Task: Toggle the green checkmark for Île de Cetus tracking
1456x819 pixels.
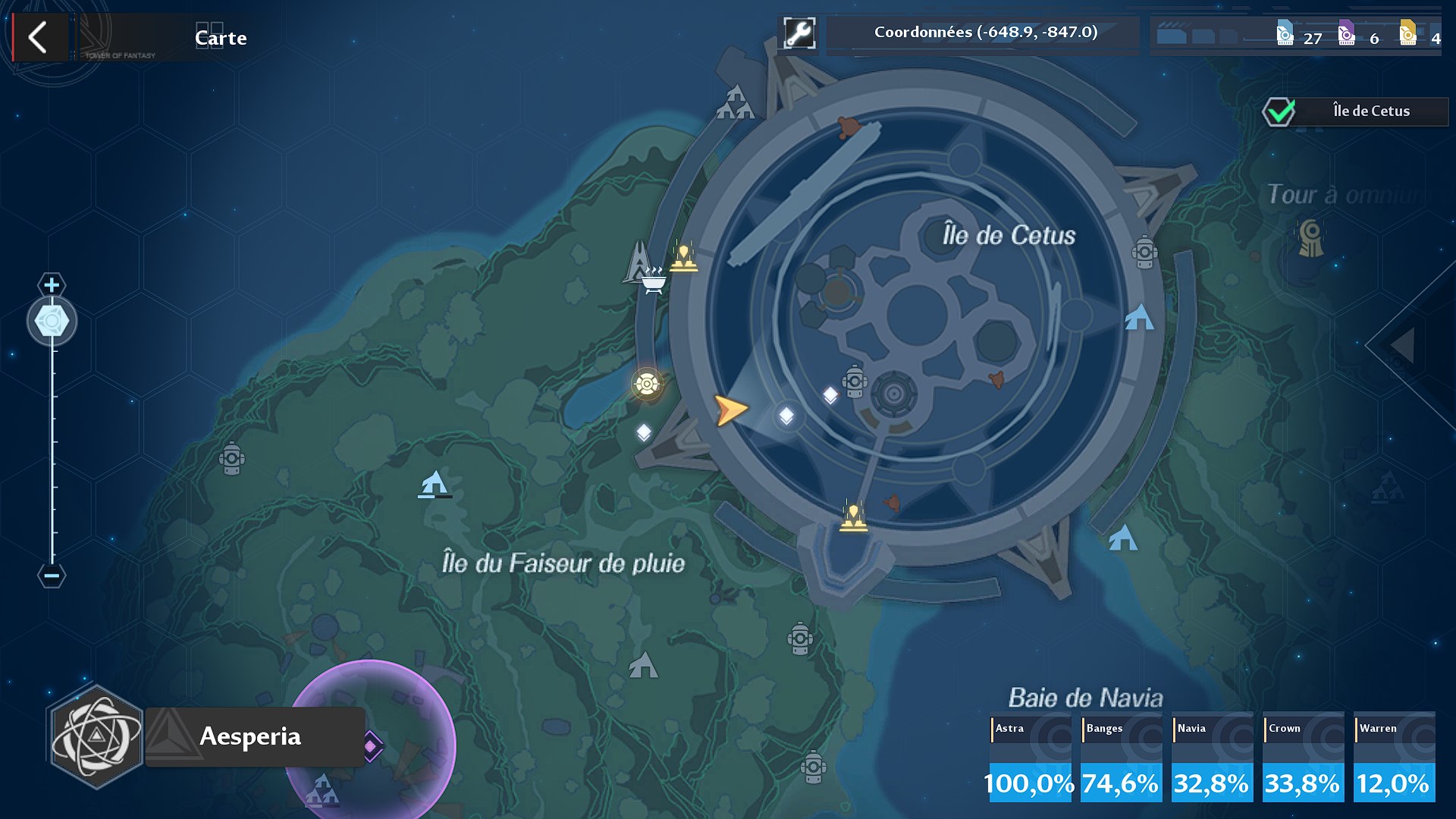Action: 1280,111
